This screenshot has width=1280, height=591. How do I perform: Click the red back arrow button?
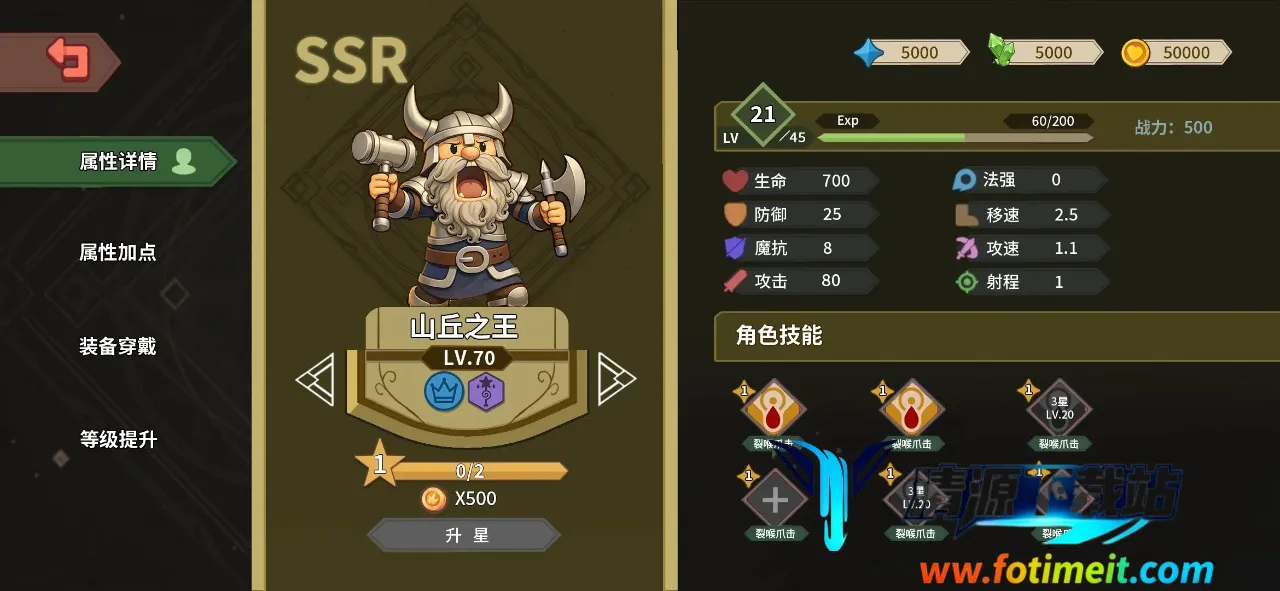click(x=68, y=60)
